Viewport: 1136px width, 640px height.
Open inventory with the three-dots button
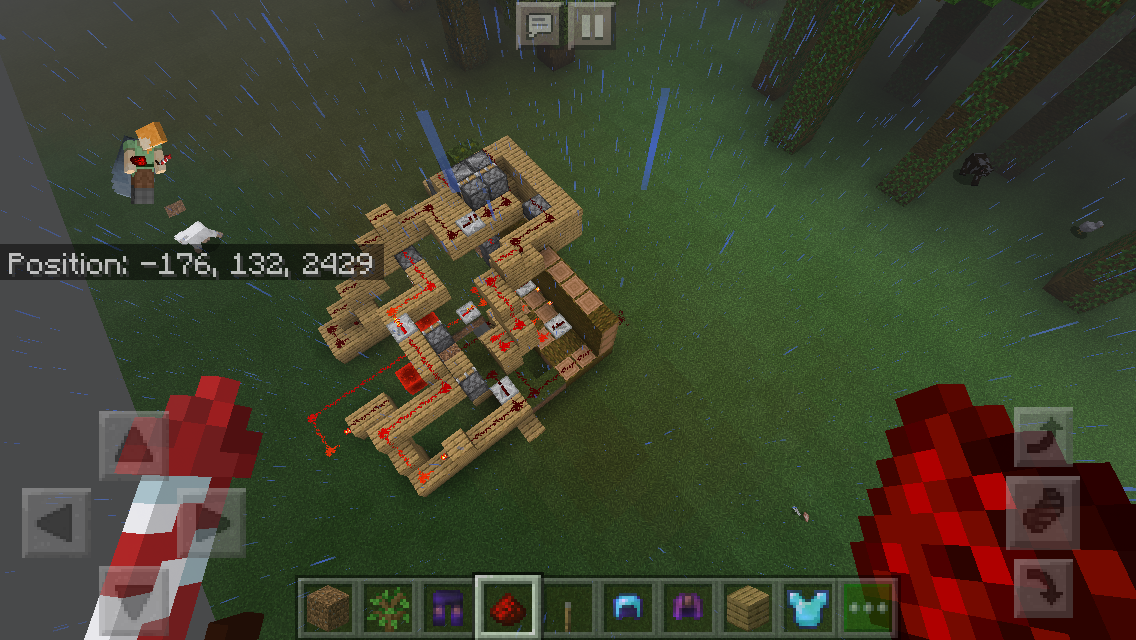pos(866,607)
